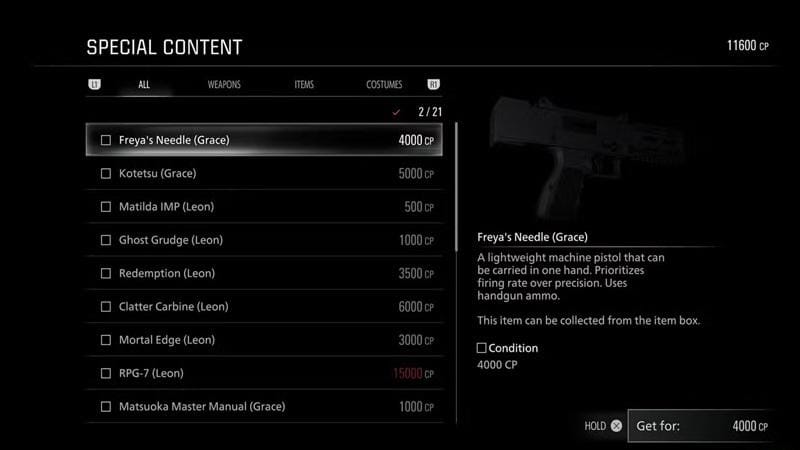Pick RPG-7 (Leon) from the list
The width and height of the screenshot is (800, 450).
264,373
